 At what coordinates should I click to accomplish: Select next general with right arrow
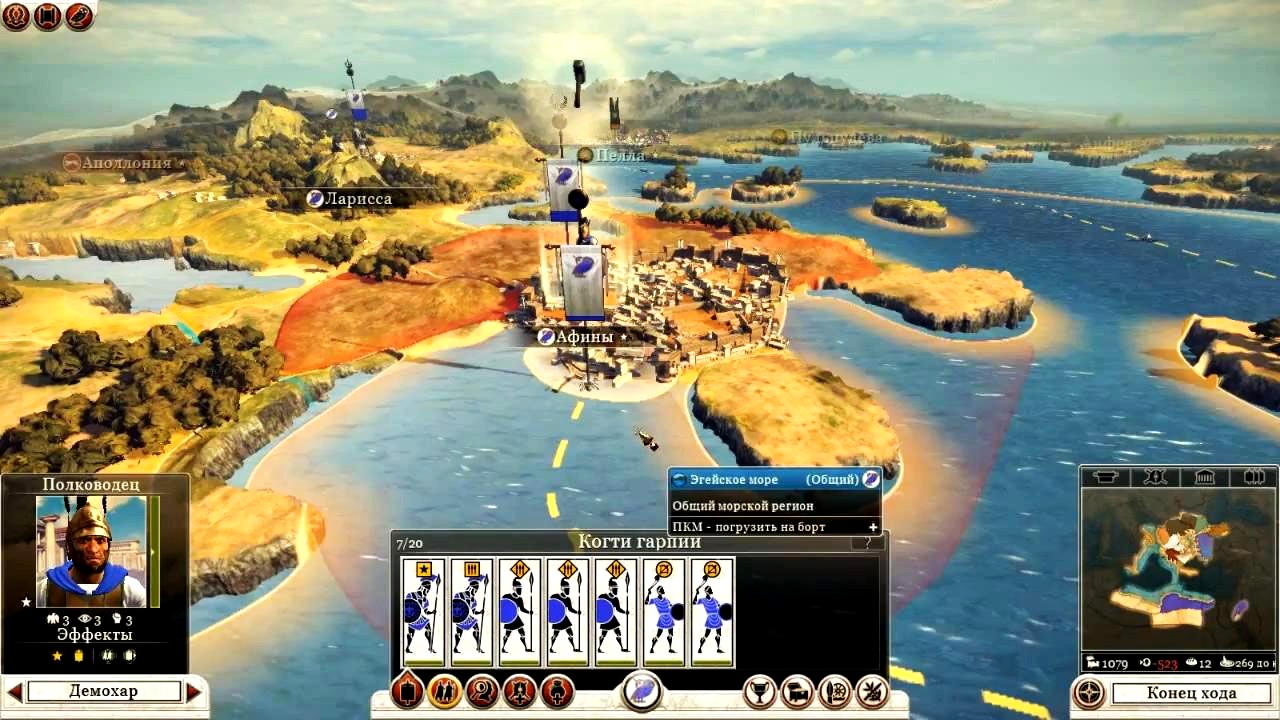tap(194, 691)
